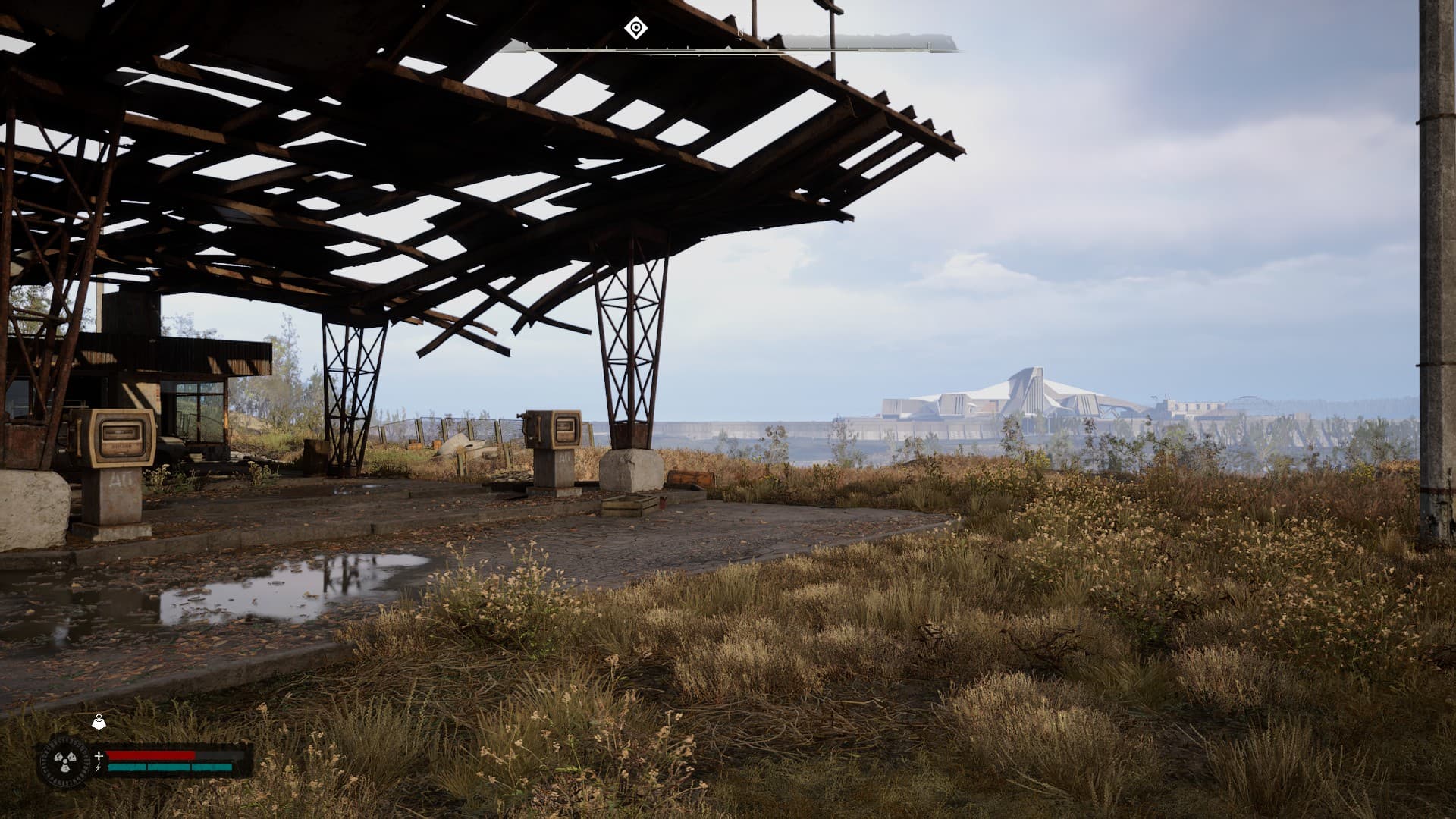Select the compass strip at the top
The width and height of the screenshot is (1456, 819).
coord(728,49)
